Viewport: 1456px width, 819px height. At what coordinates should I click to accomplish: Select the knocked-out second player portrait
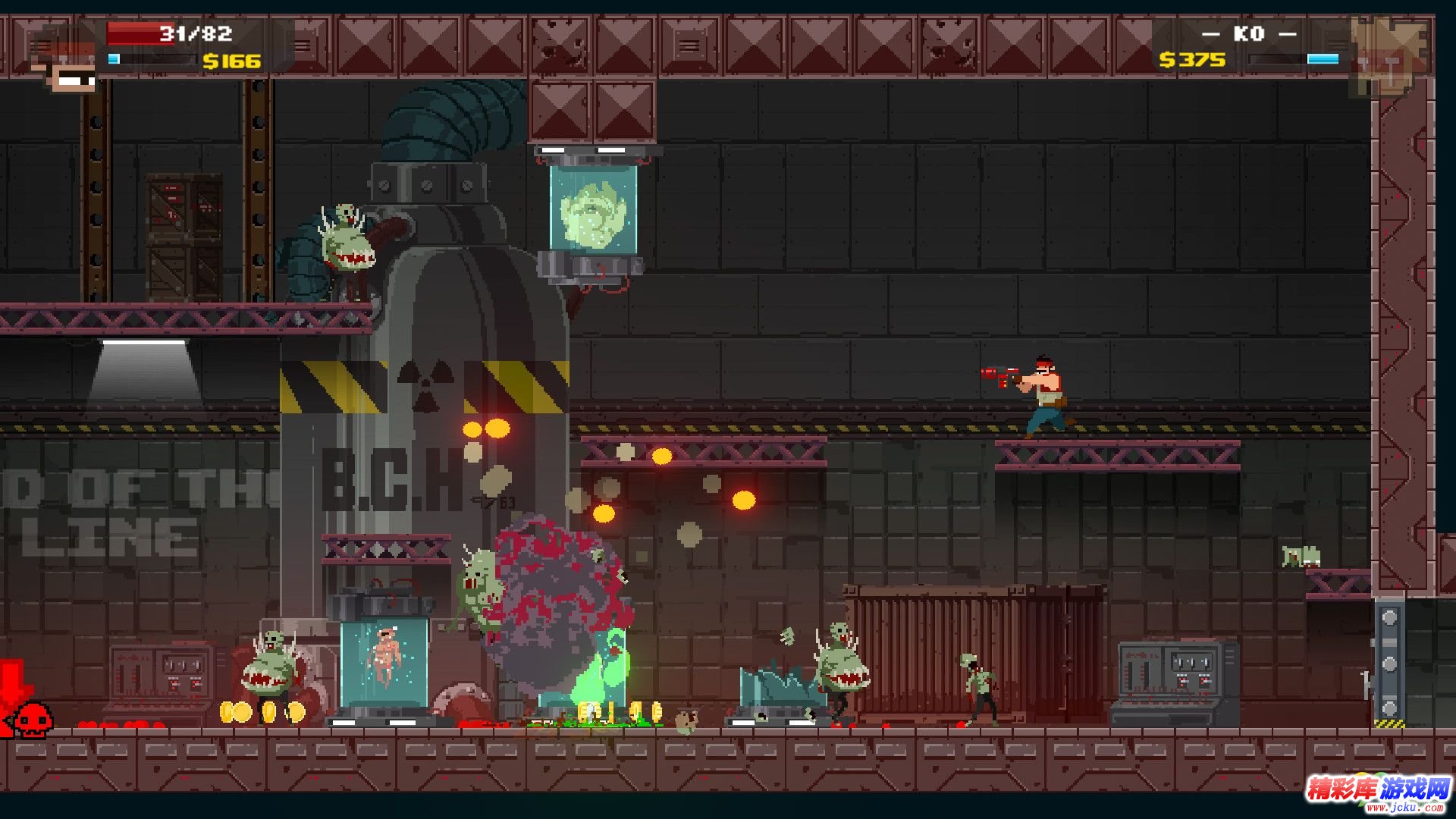(x=1389, y=55)
